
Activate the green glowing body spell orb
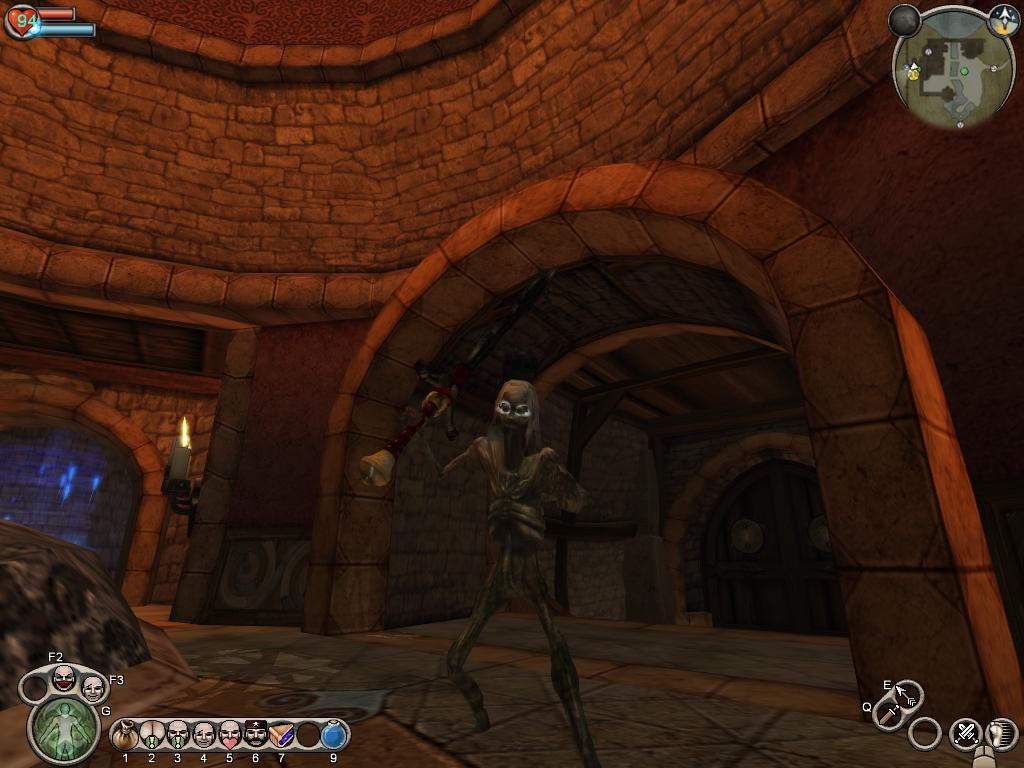tap(64, 729)
